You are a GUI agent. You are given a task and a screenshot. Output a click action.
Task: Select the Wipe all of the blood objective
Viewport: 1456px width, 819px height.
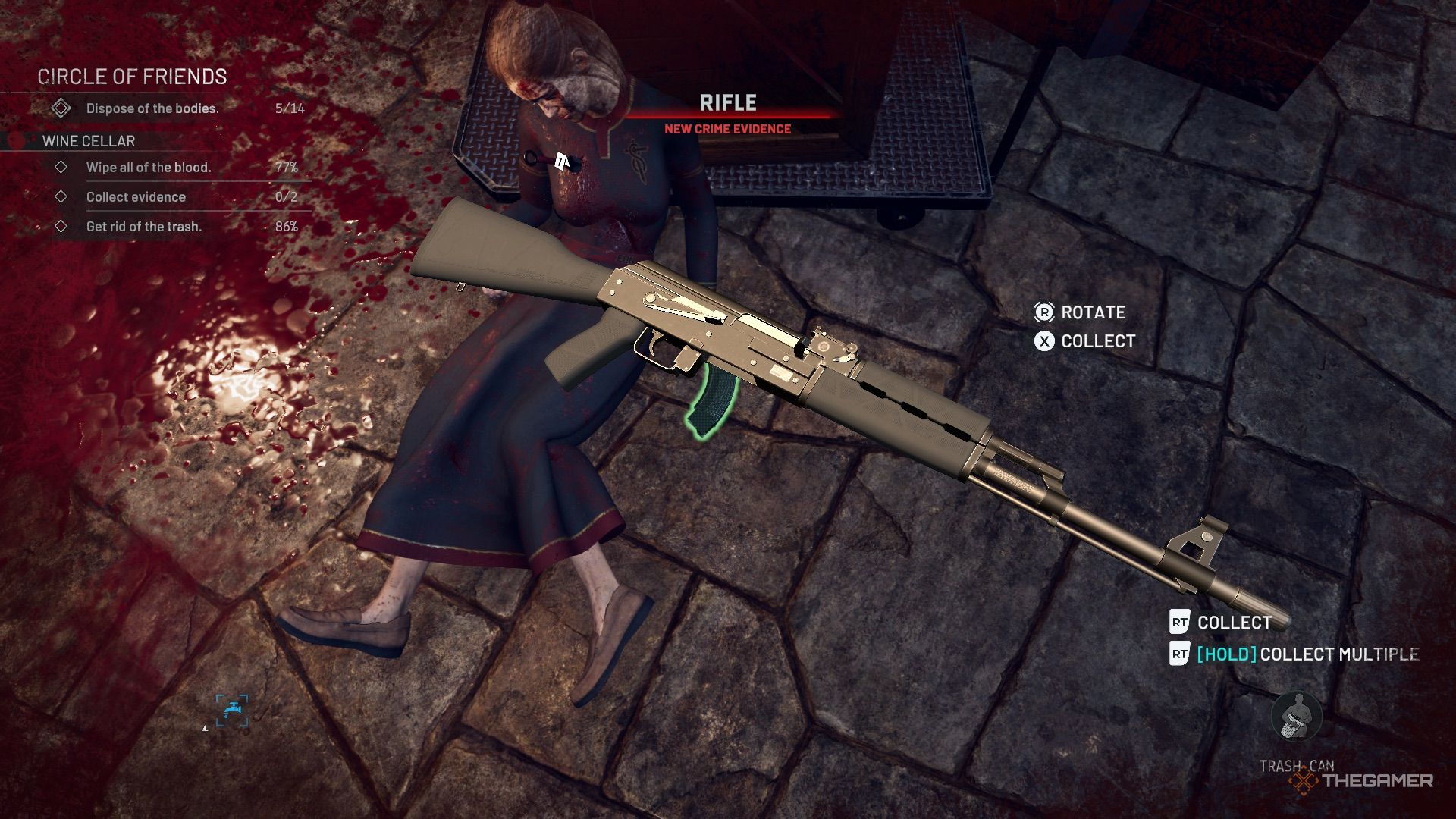click(149, 168)
